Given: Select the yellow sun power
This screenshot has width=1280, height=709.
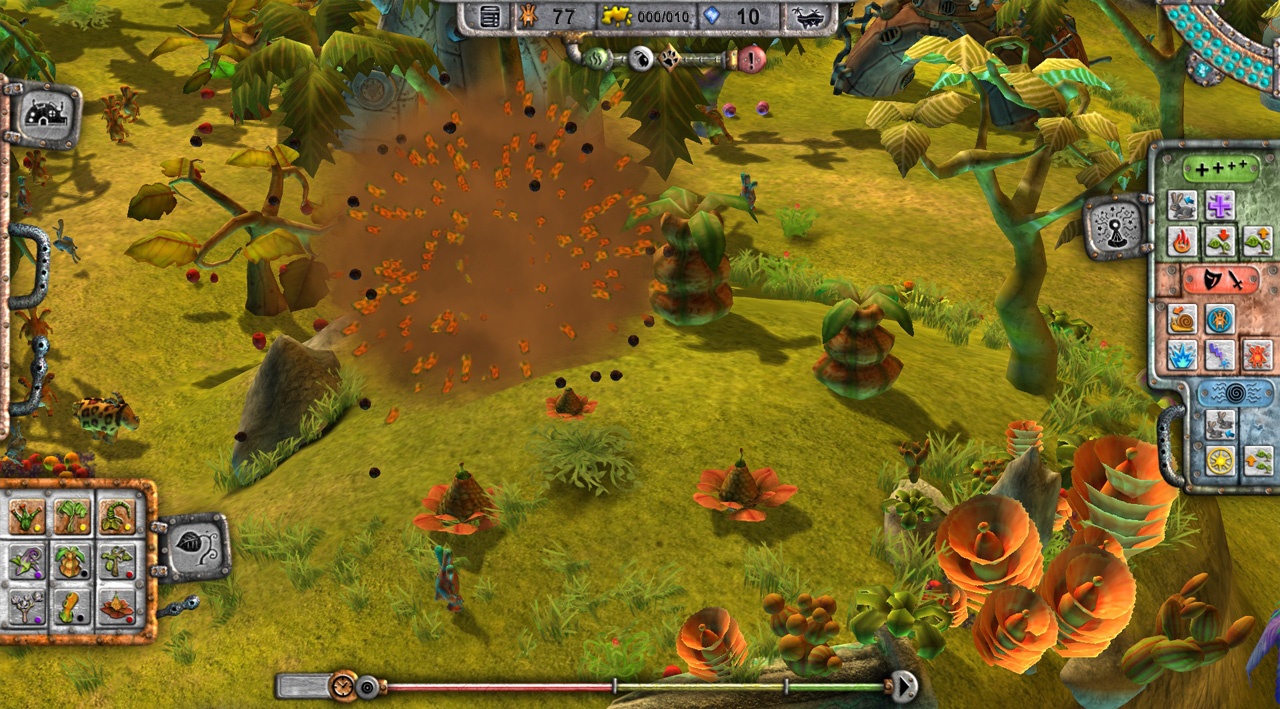Looking at the screenshot, I should click(1219, 460).
